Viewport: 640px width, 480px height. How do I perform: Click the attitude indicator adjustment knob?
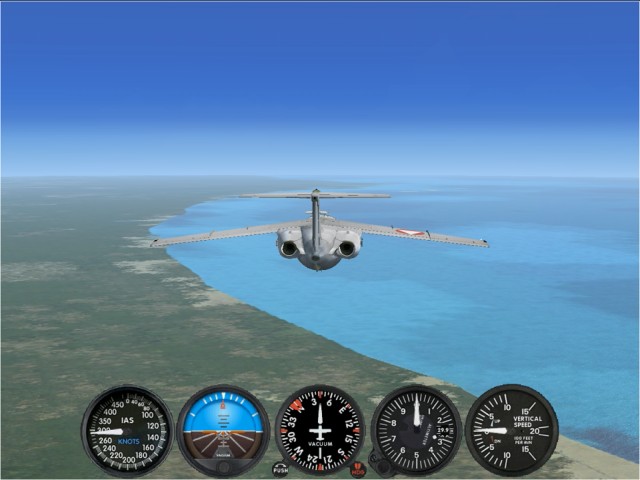(223, 466)
